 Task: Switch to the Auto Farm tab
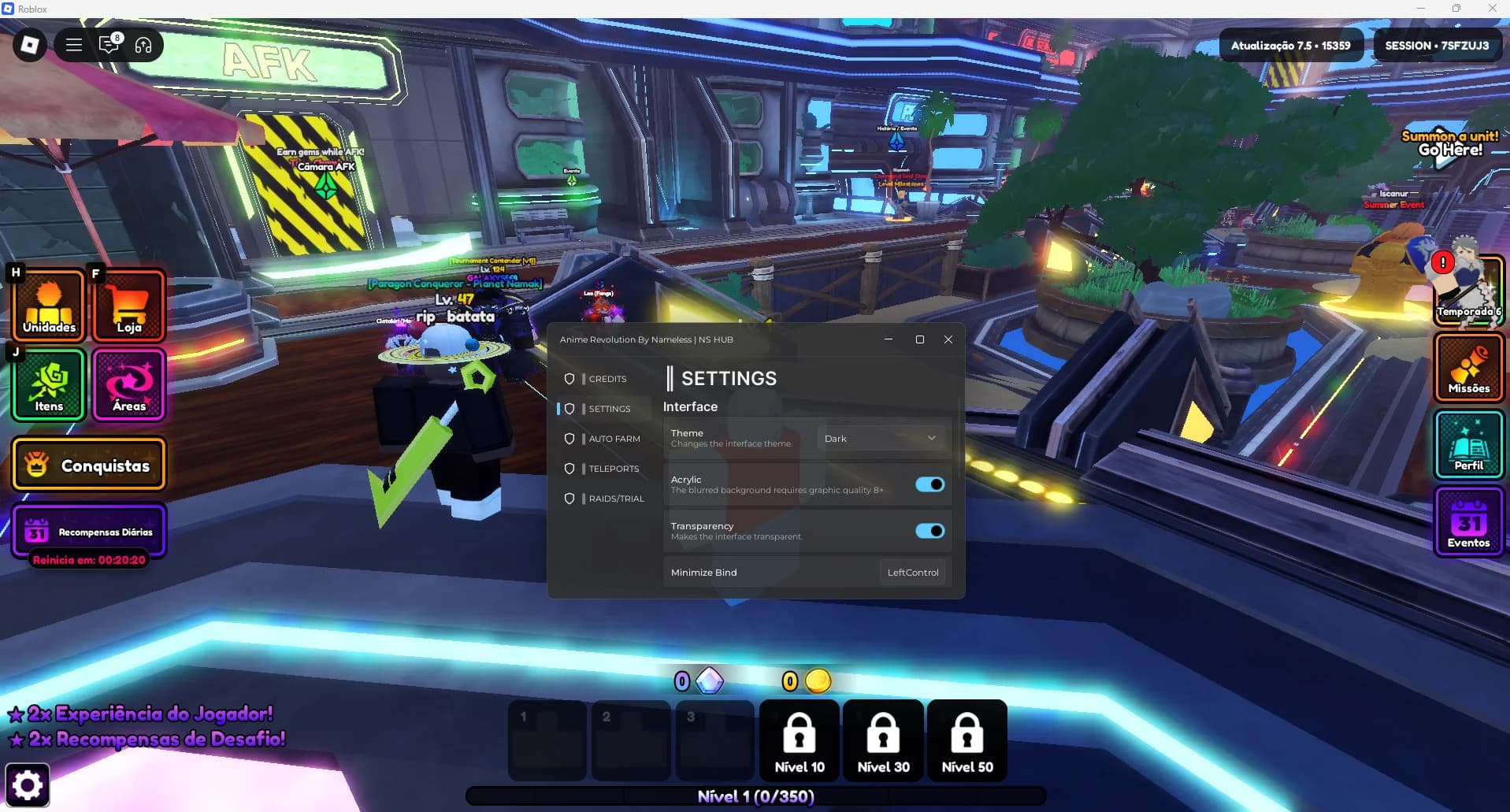click(614, 439)
